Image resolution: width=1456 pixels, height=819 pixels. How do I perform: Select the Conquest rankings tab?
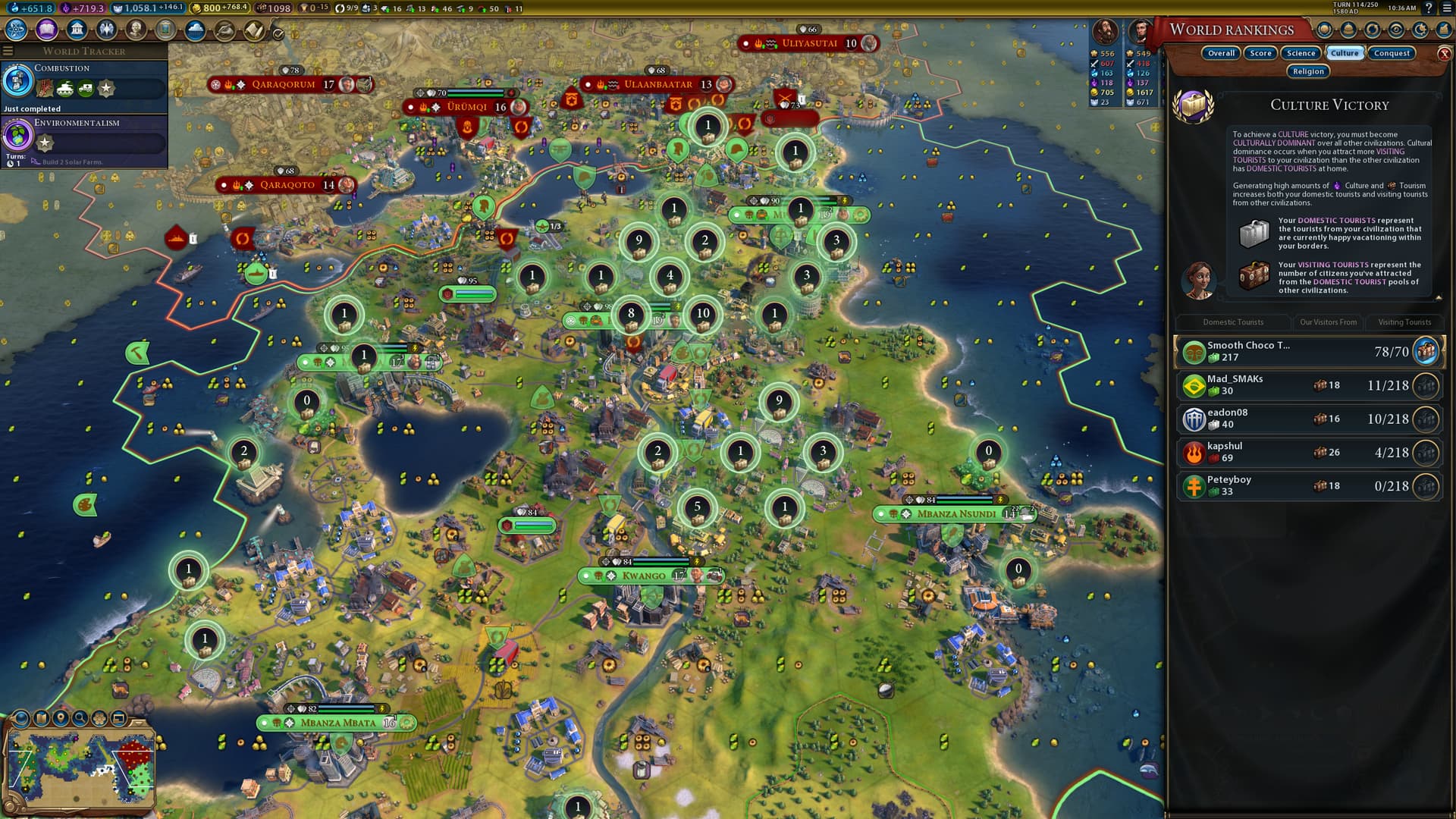1392,53
